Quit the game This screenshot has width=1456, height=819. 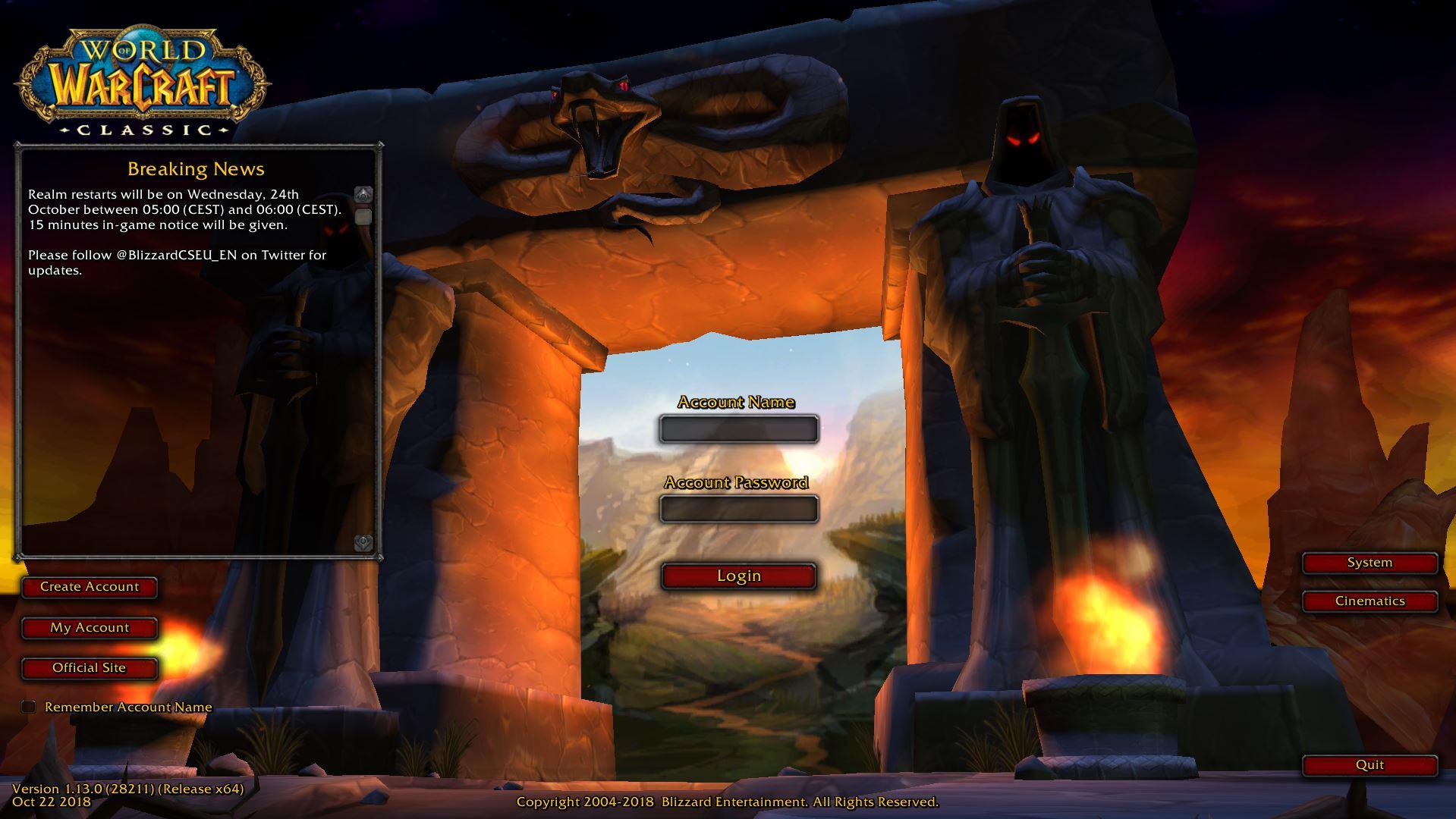[1370, 765]
